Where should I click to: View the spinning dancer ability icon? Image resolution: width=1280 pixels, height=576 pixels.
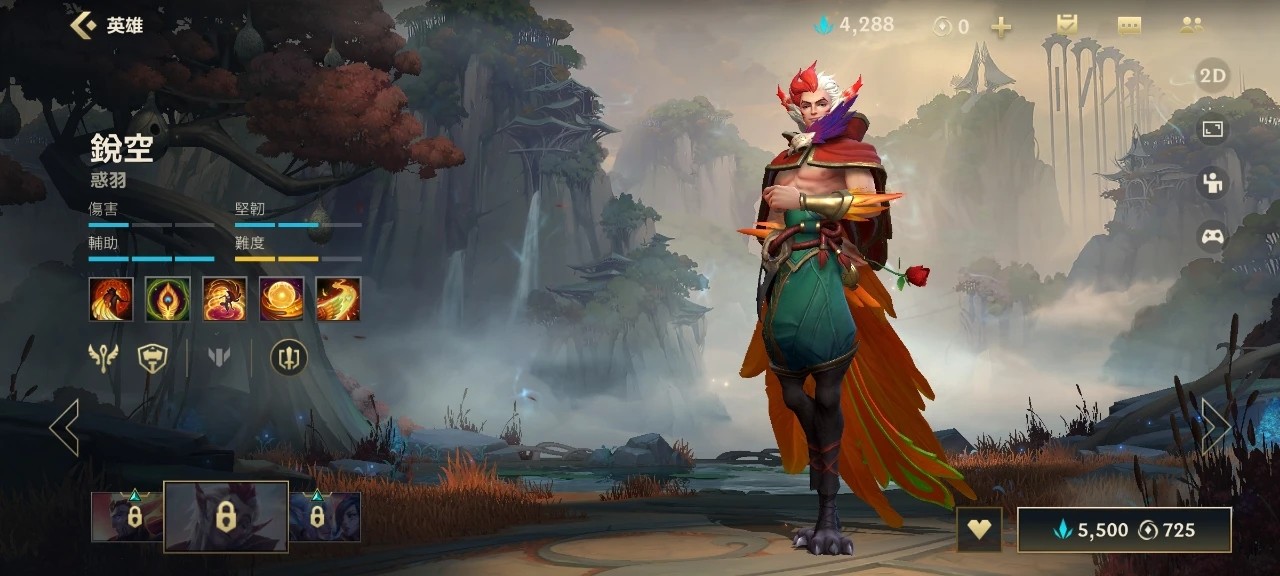coord(225,299)
